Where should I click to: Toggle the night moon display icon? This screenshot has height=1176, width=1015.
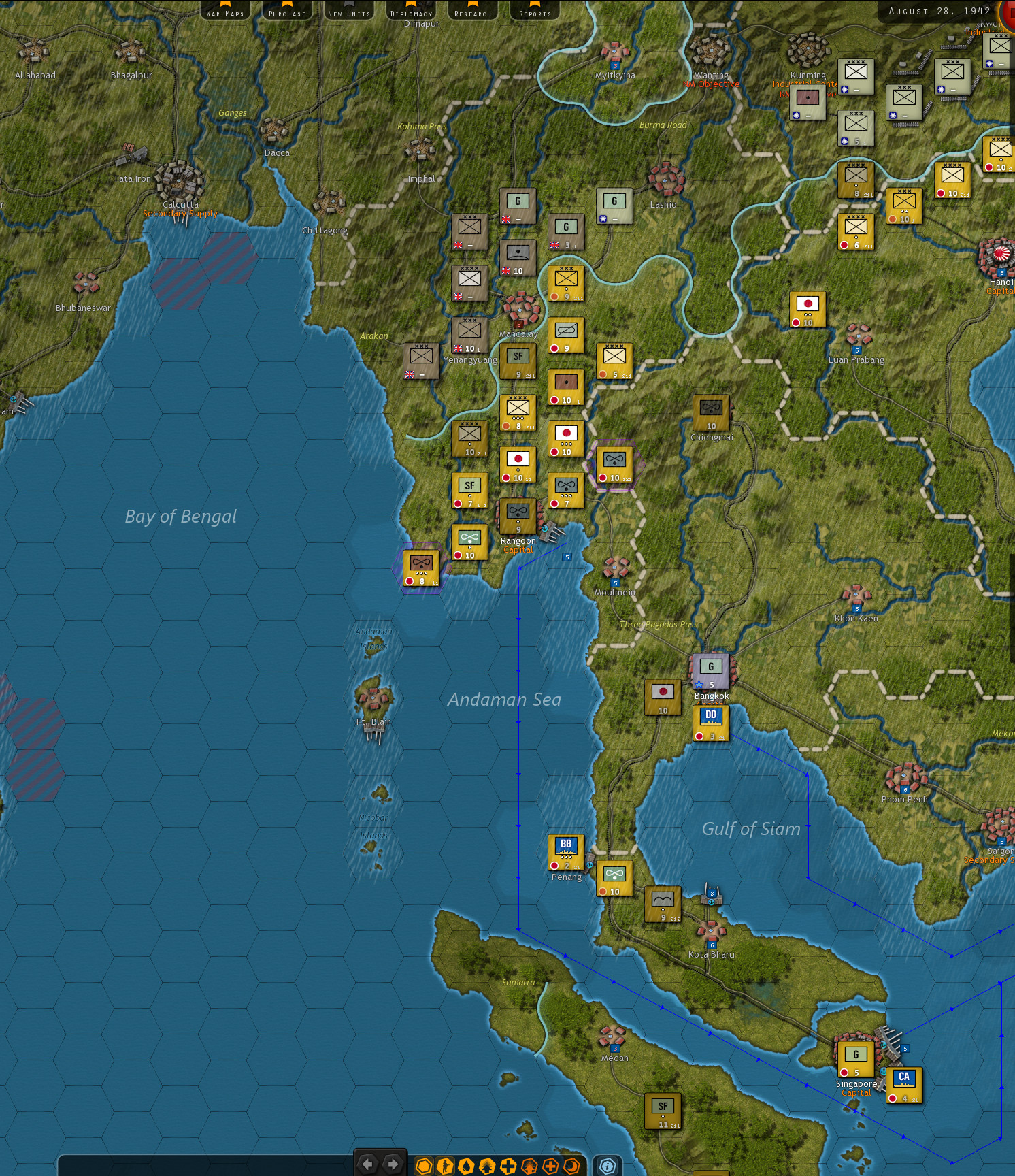click(x=571, y=1165)
